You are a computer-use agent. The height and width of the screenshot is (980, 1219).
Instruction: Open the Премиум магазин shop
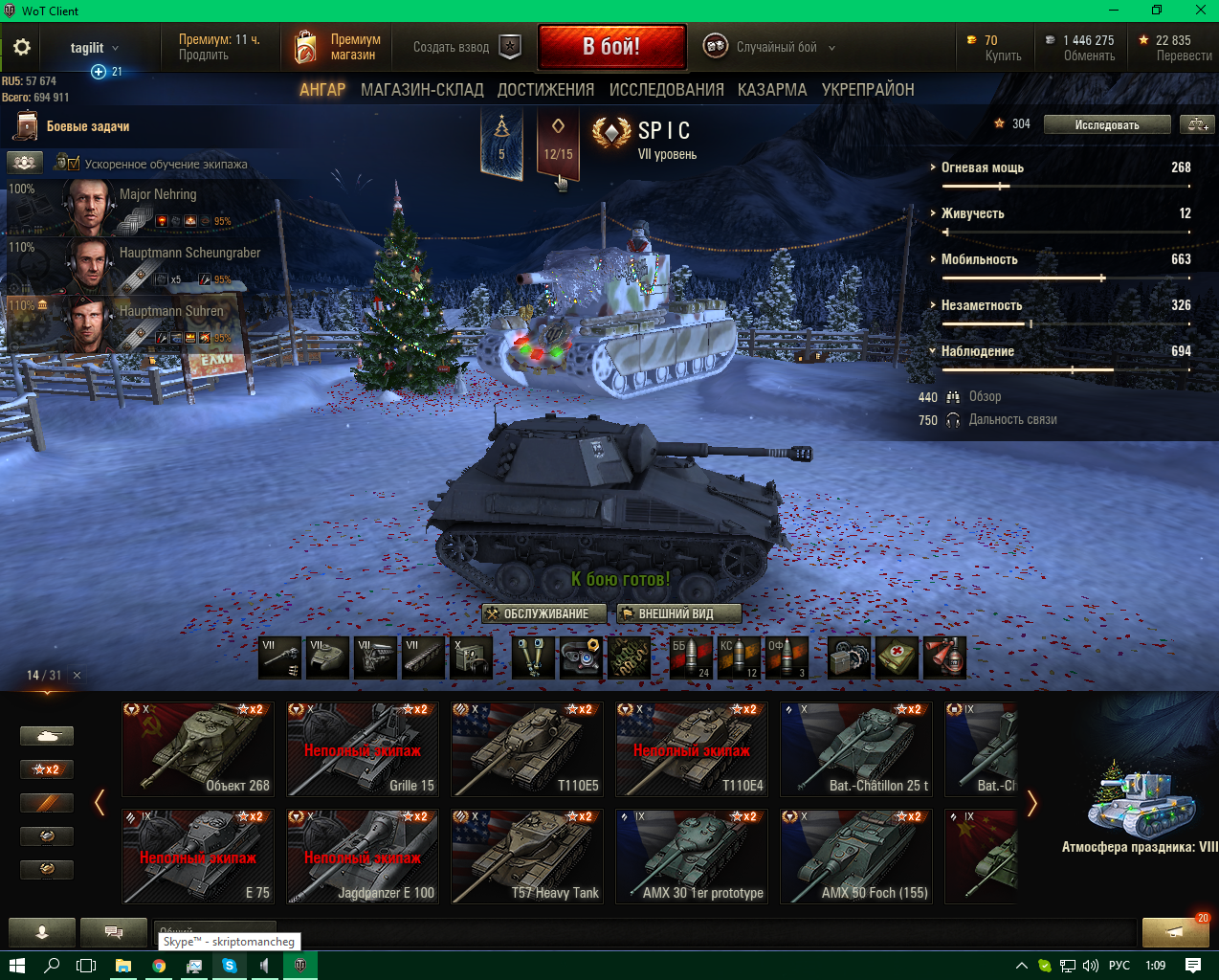point(337,47)
